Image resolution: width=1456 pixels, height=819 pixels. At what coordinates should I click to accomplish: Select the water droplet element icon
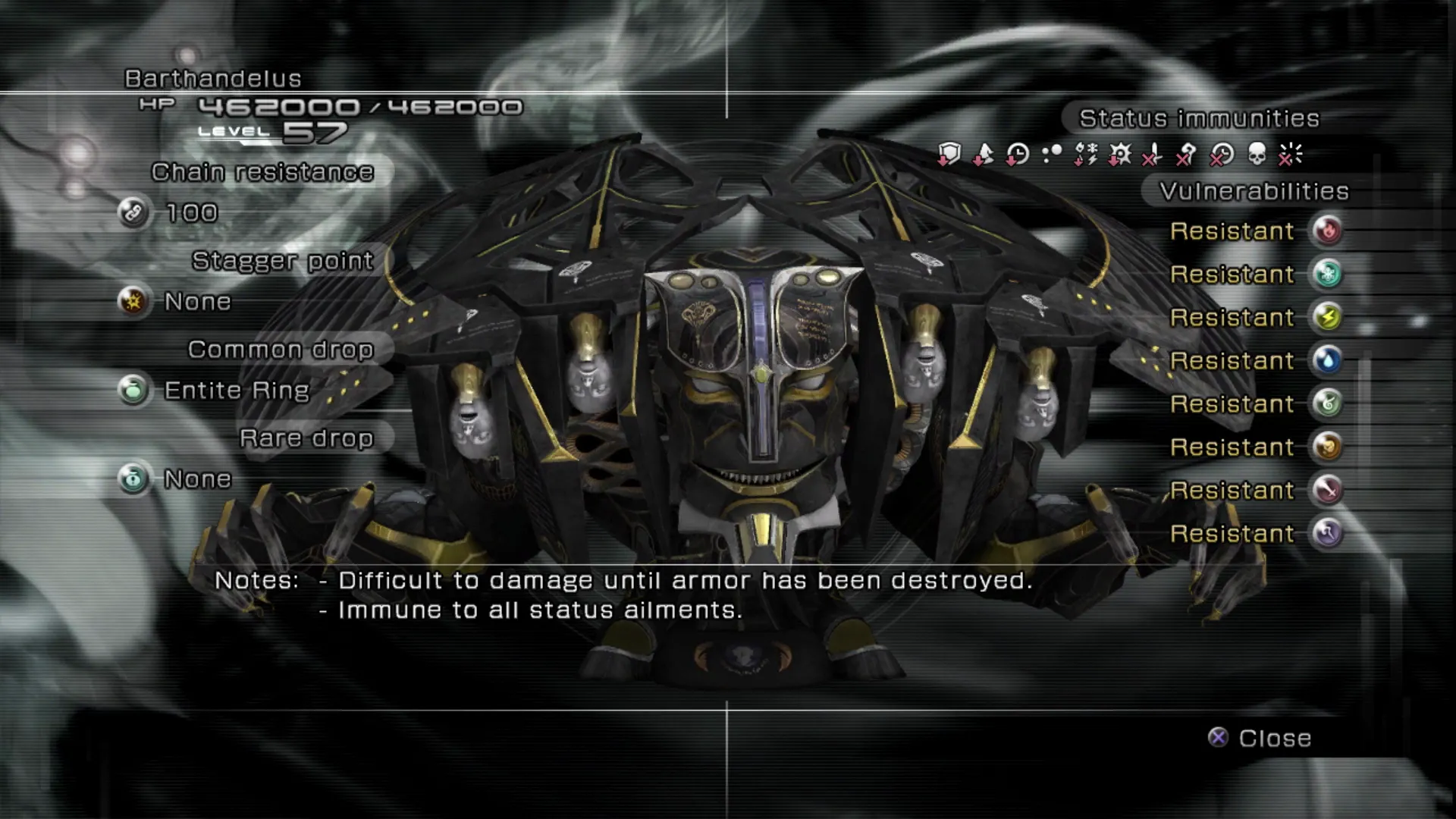coord(1327,360)
